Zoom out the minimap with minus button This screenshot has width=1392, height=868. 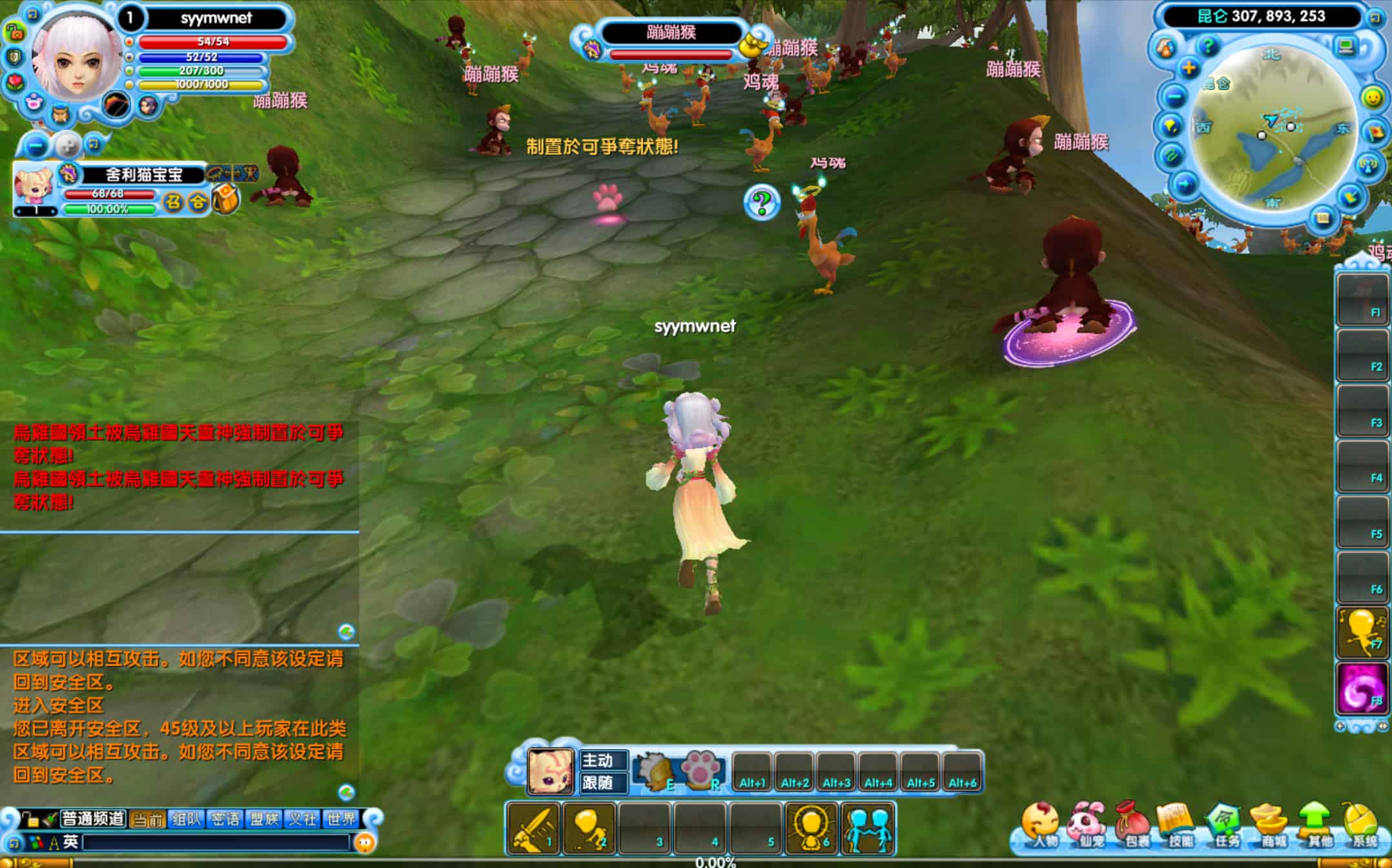[x=1175, y=97]
